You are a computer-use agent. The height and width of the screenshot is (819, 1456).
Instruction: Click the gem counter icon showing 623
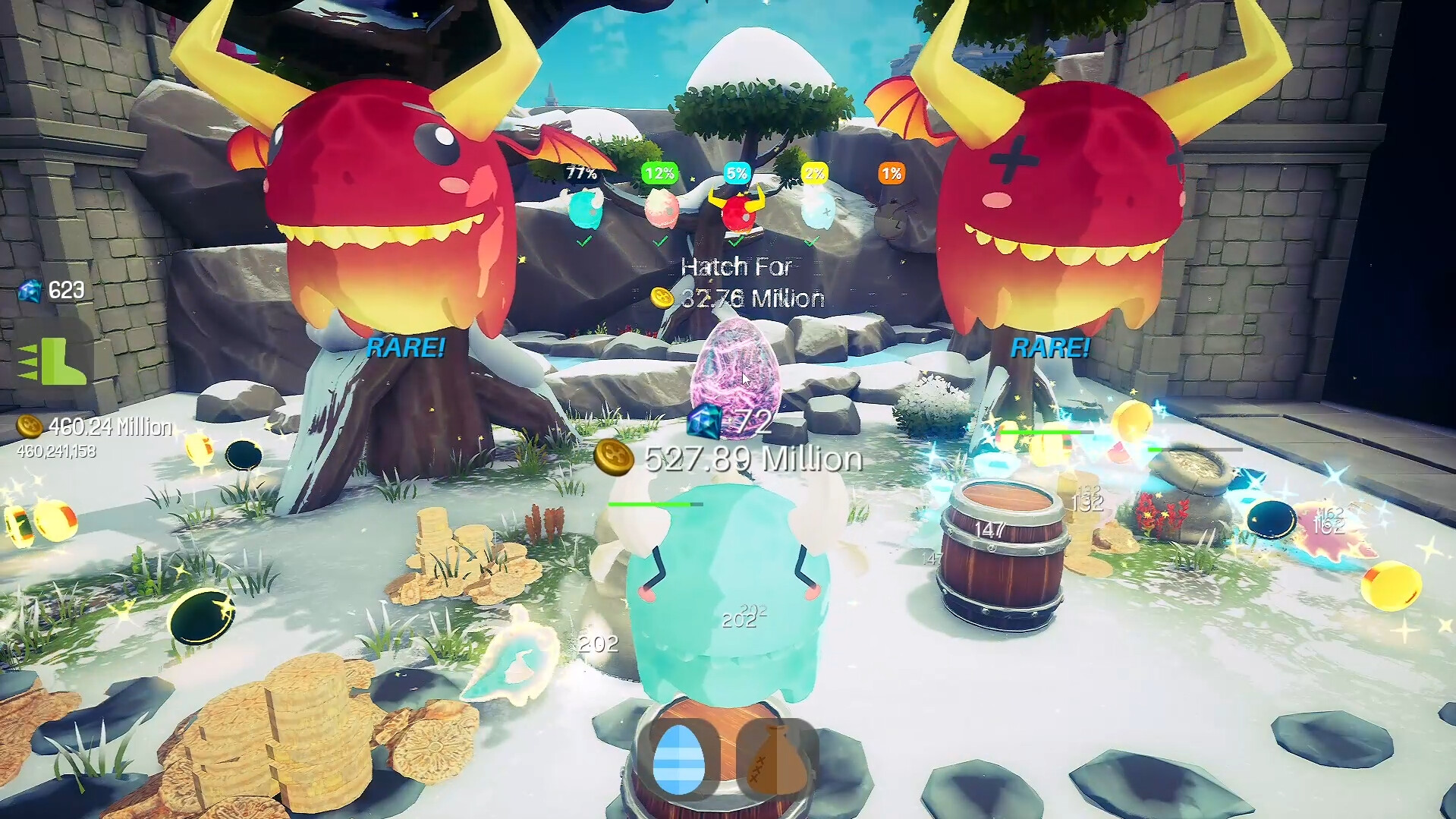[30, 291]
